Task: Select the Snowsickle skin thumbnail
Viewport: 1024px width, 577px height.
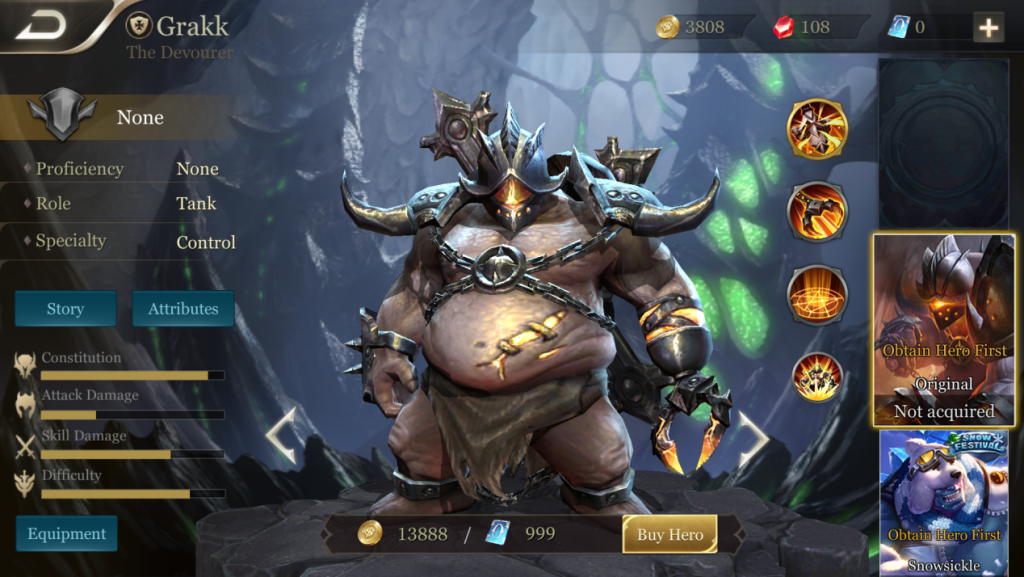Action: tap(944, 502)
